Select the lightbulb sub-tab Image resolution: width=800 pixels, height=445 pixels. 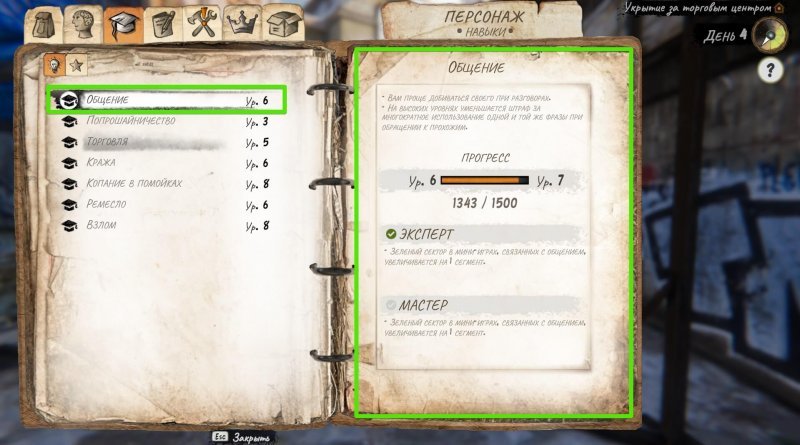click(54, 65)
